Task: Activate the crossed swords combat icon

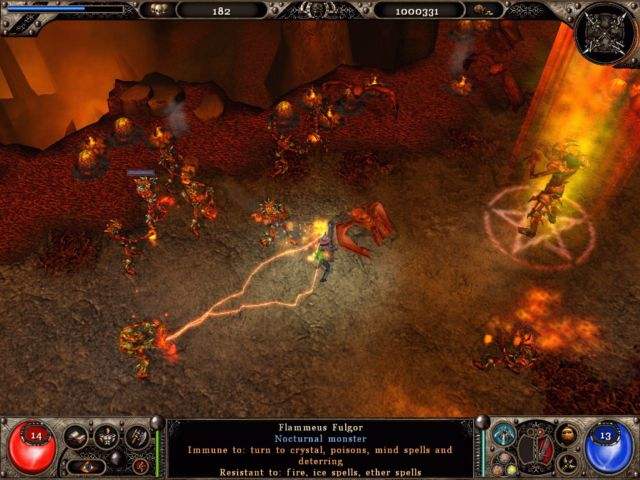Action: (x=567, y=464)
